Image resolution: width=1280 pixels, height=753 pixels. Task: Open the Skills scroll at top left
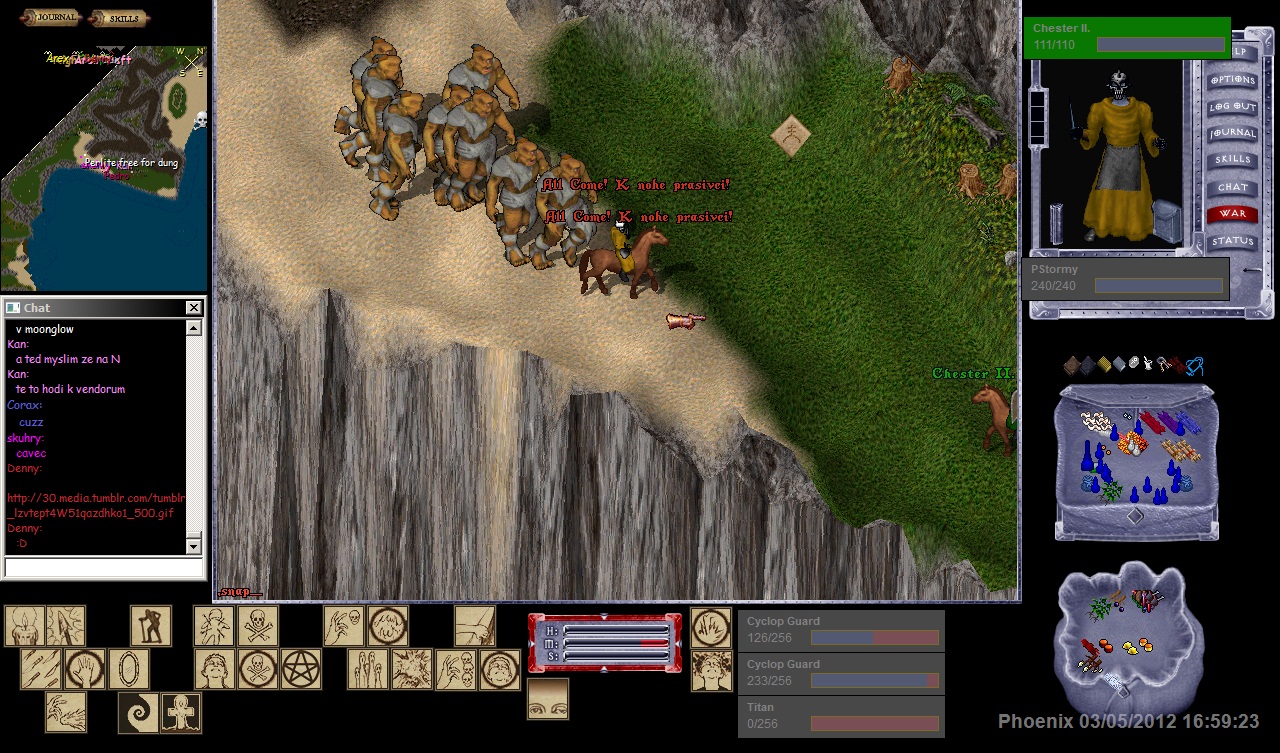click(119, 18)
